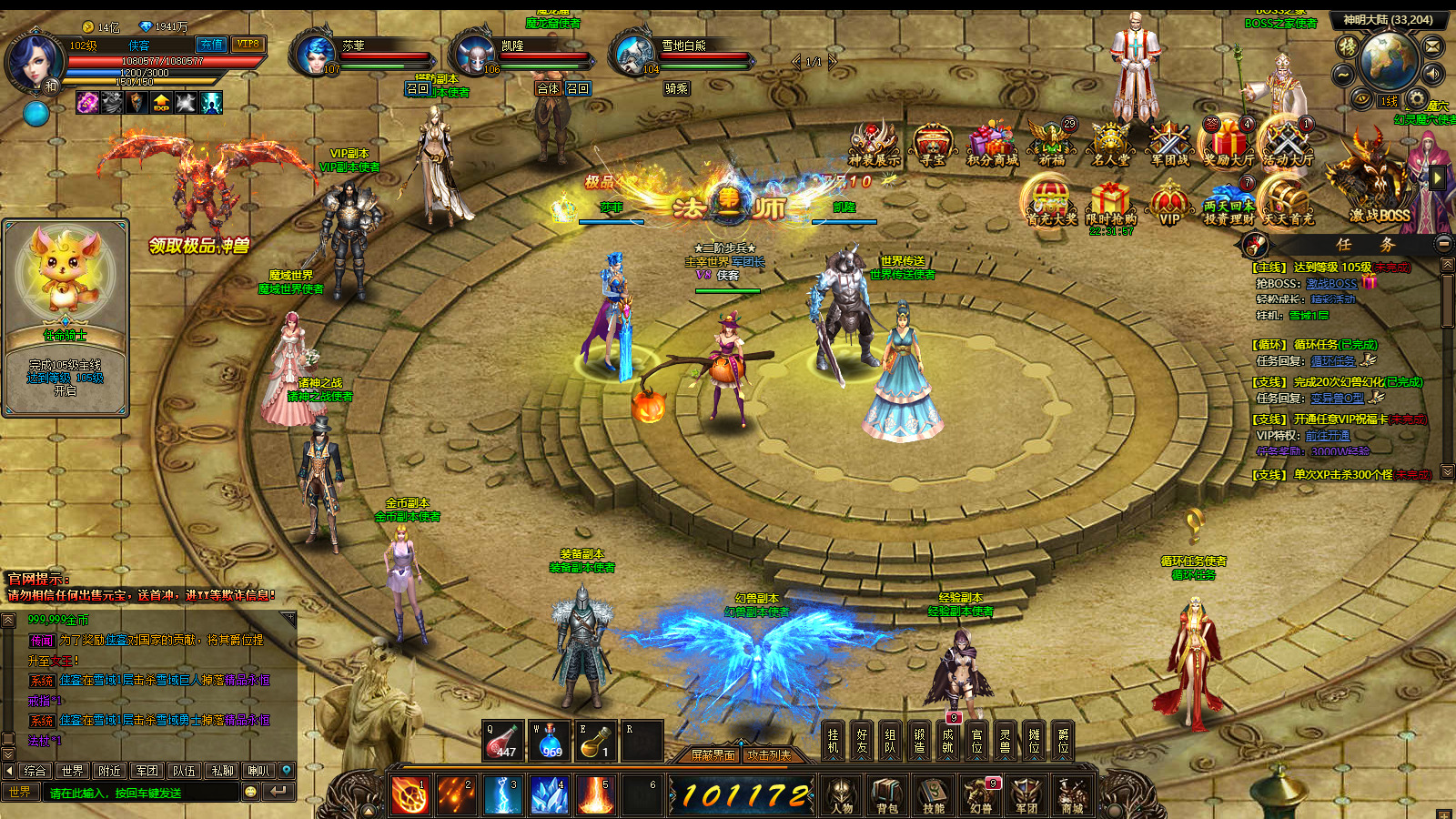This screenshot has width=1456, height=819.
Task: Open the 人物 character panel
Action: (841, 794)
